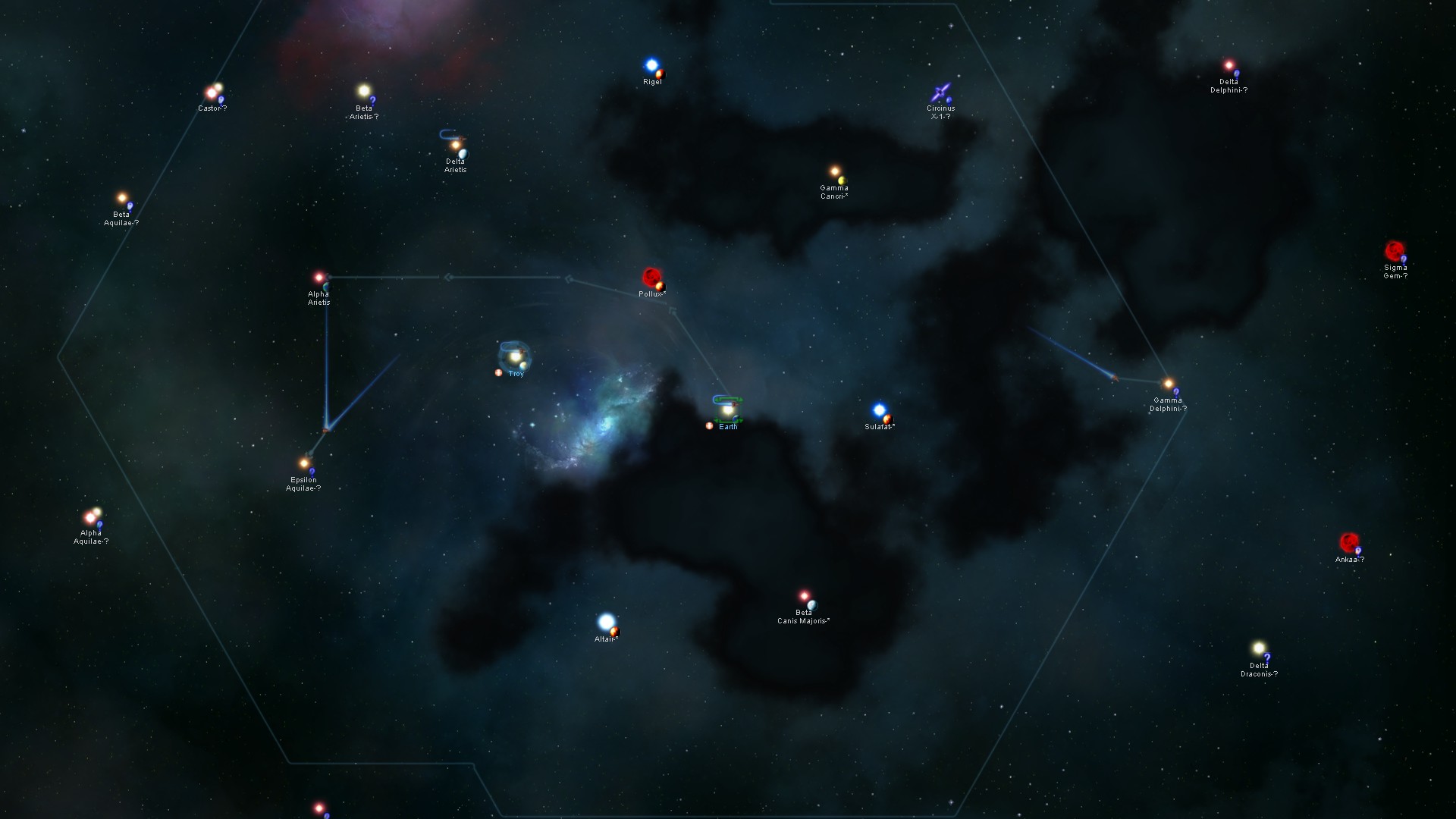Viewport: 1456px width, 819px height.
Task: Select the Gamma Delphini star system
Action: tap(1168, 384)
